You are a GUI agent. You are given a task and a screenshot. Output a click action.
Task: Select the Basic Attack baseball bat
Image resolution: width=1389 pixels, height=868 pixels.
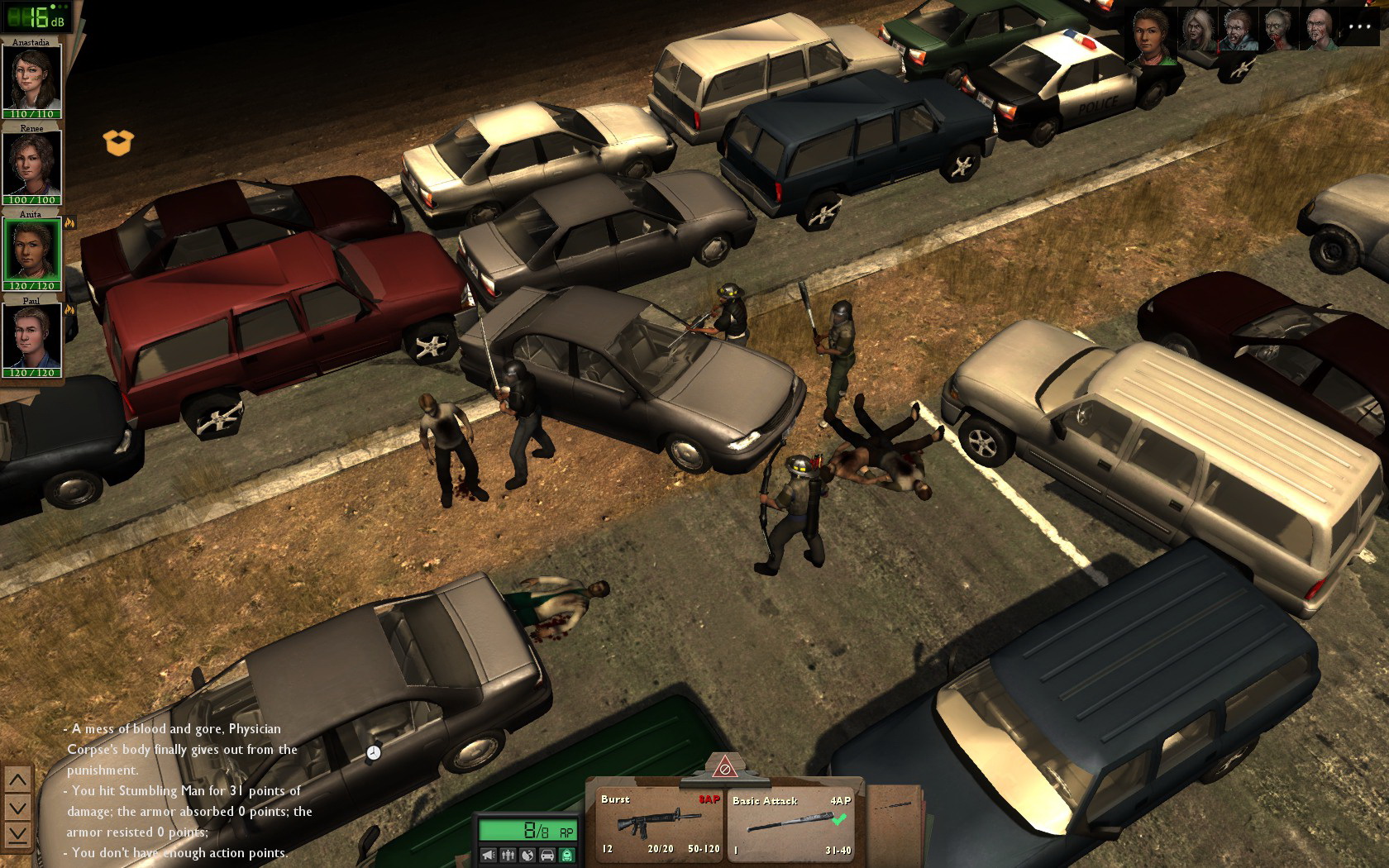(791, 823)
